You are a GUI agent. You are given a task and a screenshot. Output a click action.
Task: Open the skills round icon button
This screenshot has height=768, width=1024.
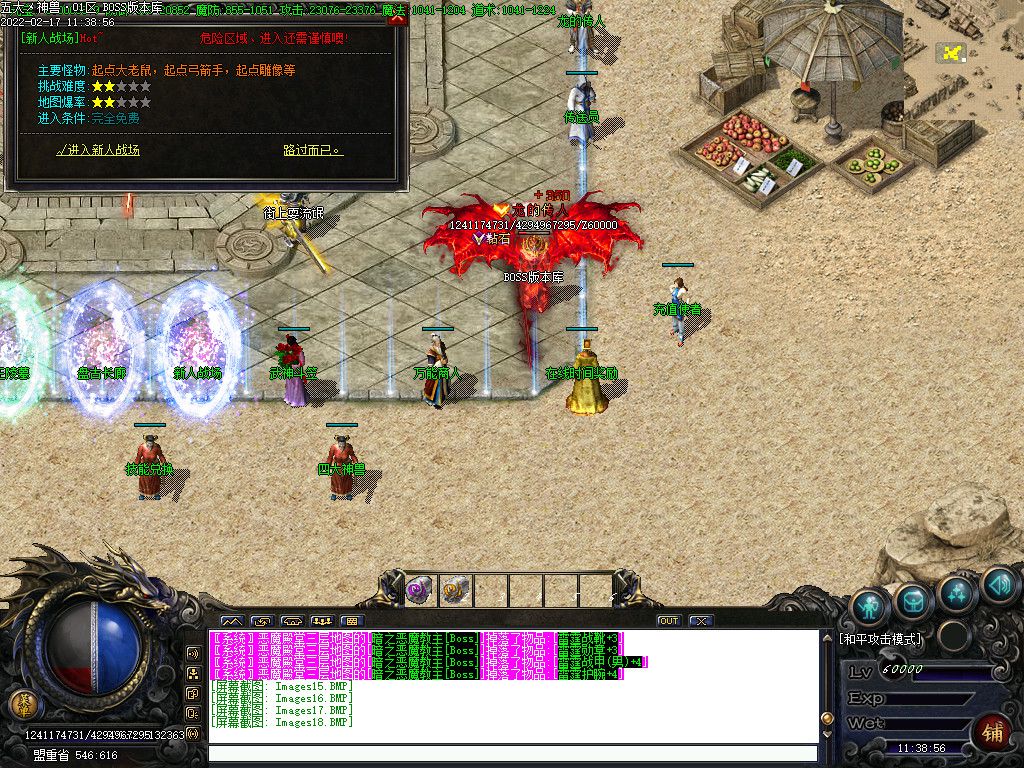(957, 592)
